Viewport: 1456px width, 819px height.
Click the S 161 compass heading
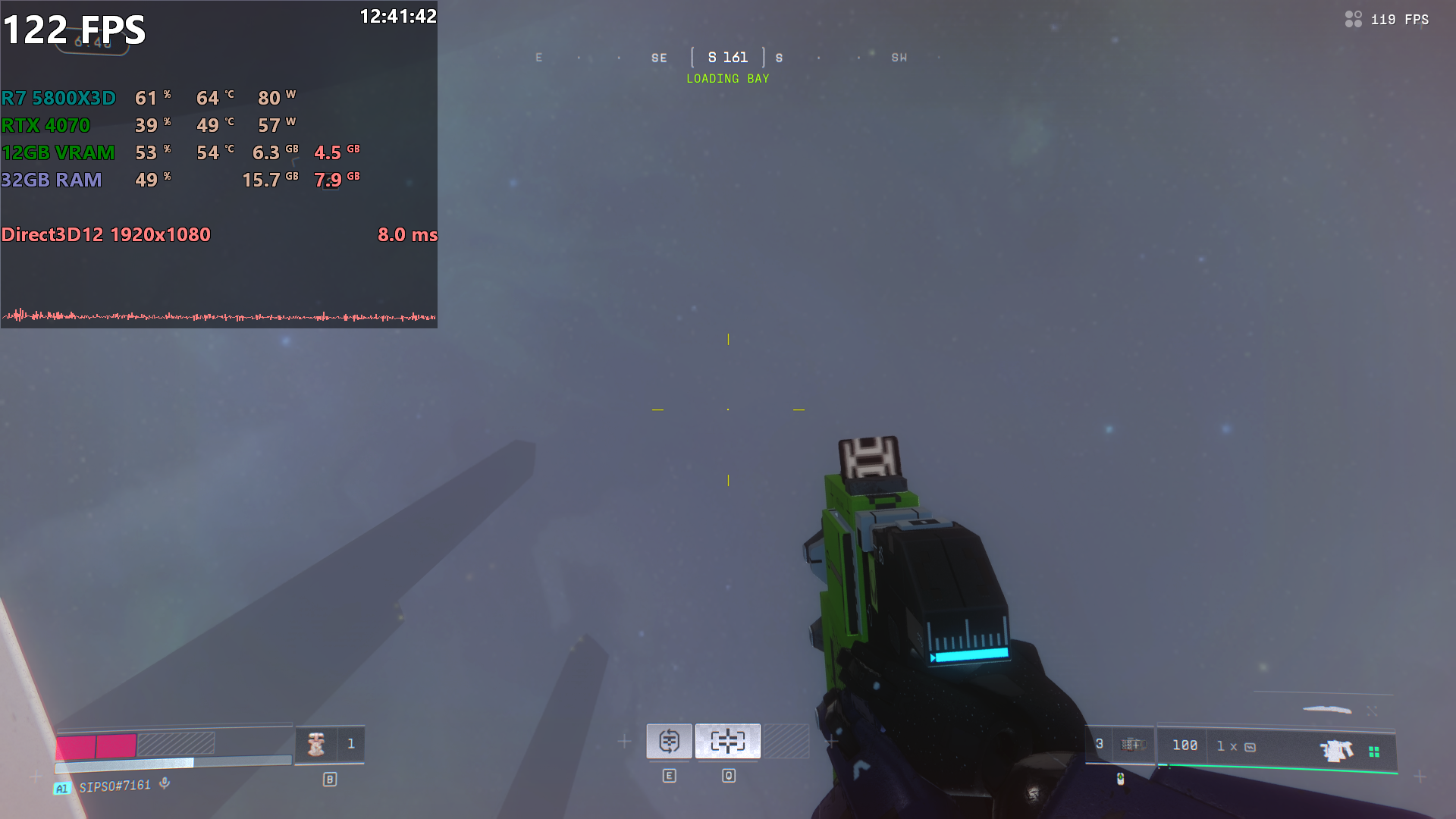coord(728,58)
